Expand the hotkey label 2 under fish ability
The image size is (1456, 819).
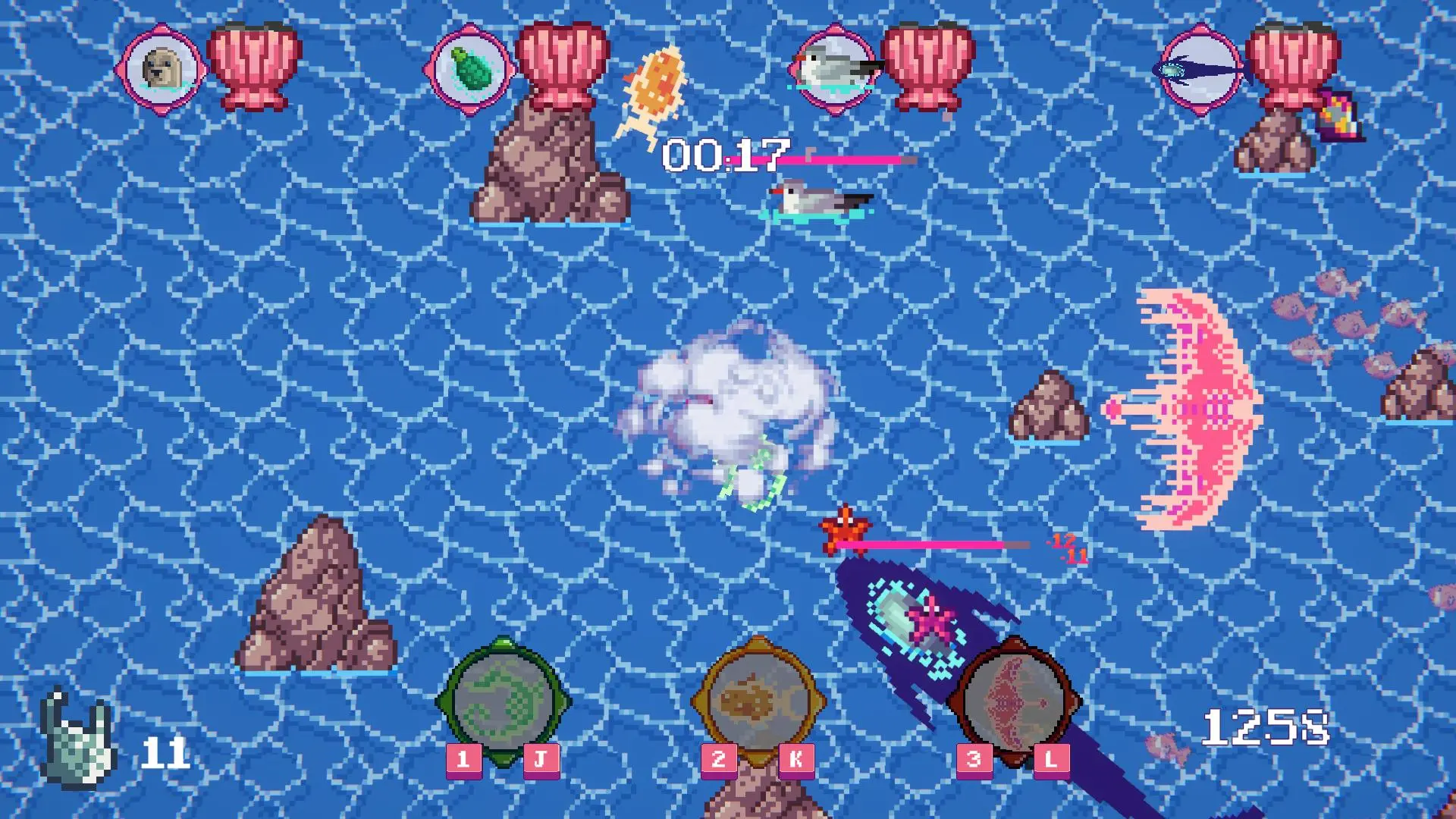pos(718,758)
